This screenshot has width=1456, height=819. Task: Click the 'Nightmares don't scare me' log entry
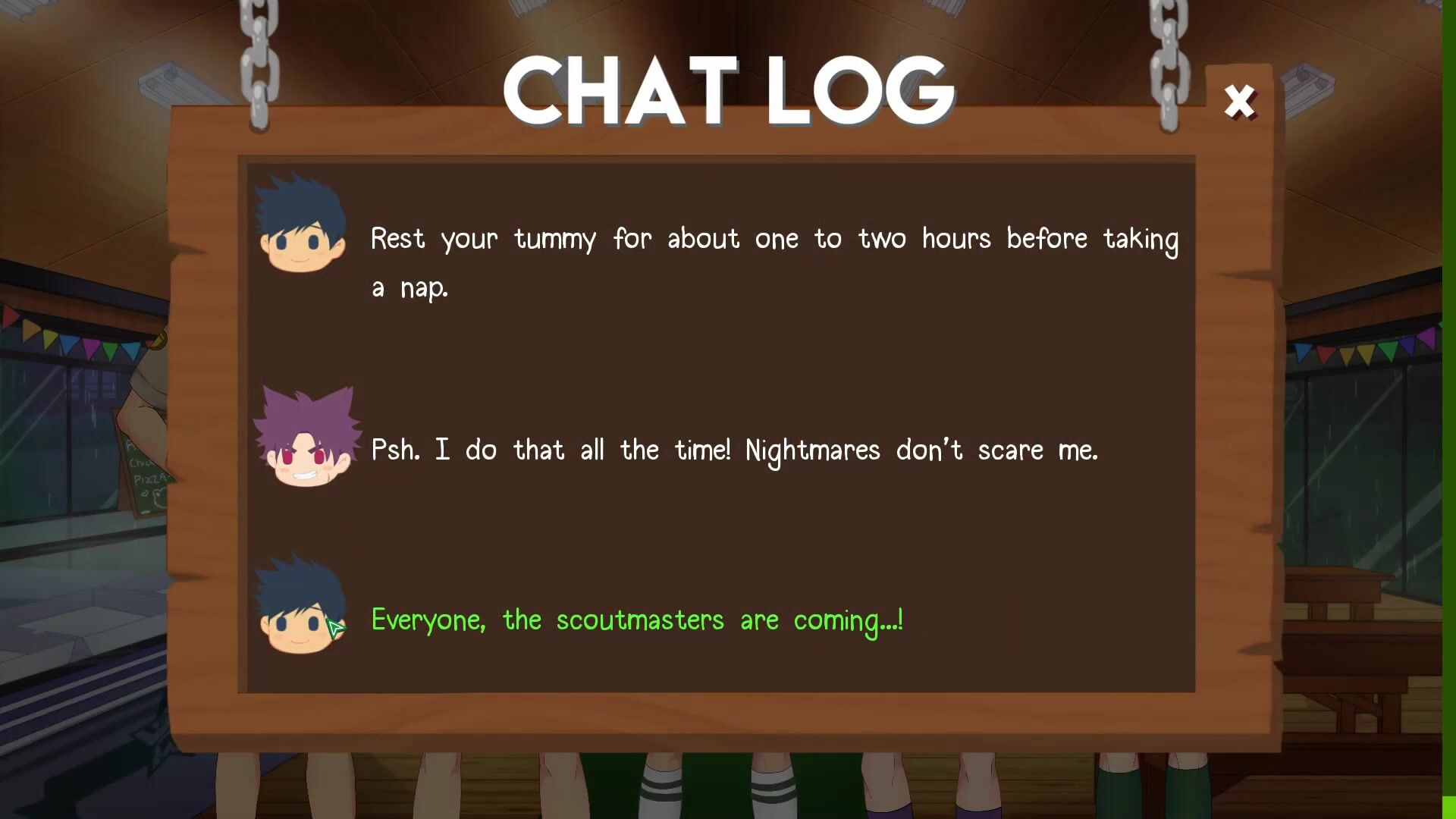[x=734, y=450]
